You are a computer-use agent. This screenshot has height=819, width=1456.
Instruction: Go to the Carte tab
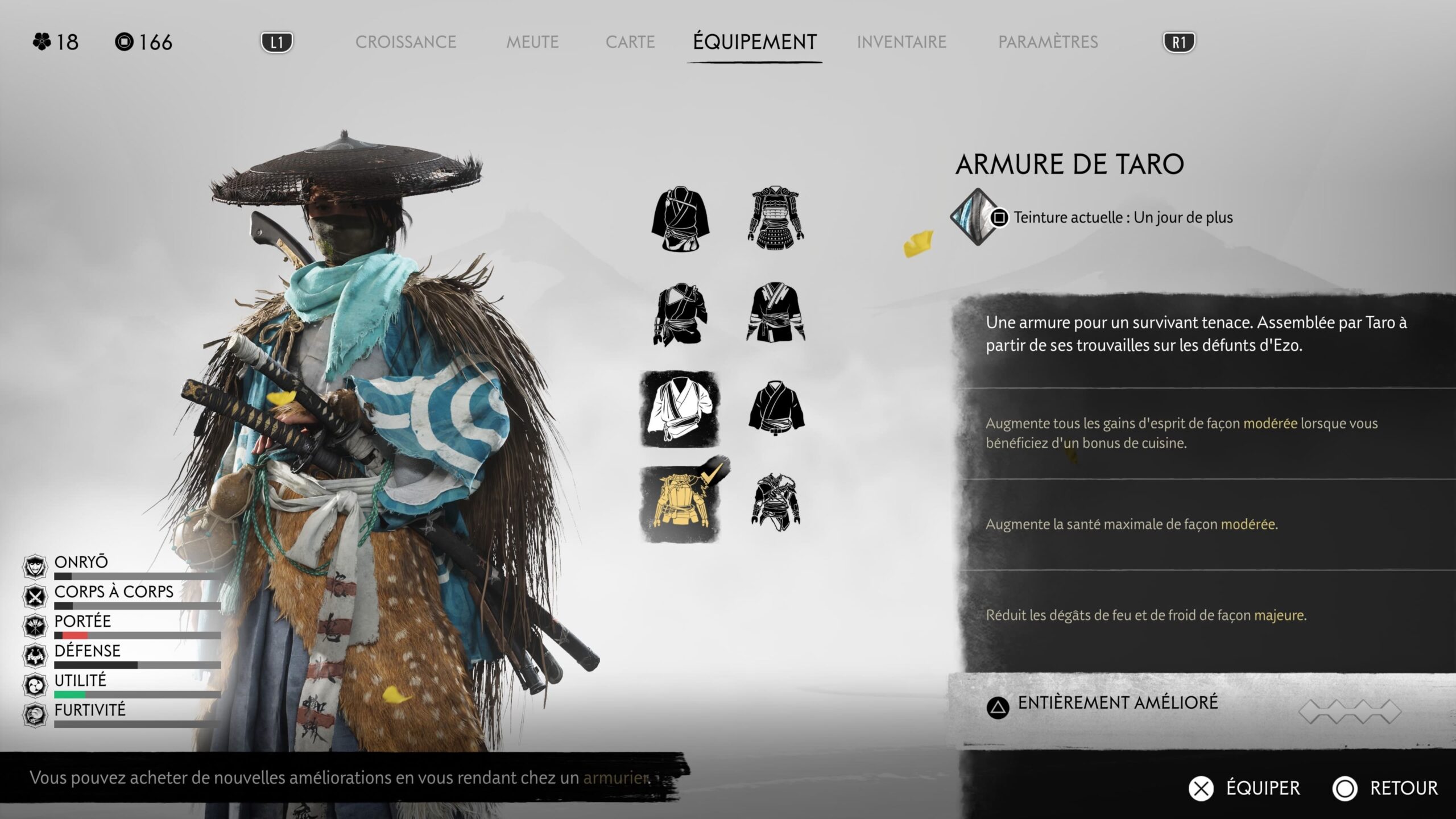[x=630, y=42]
